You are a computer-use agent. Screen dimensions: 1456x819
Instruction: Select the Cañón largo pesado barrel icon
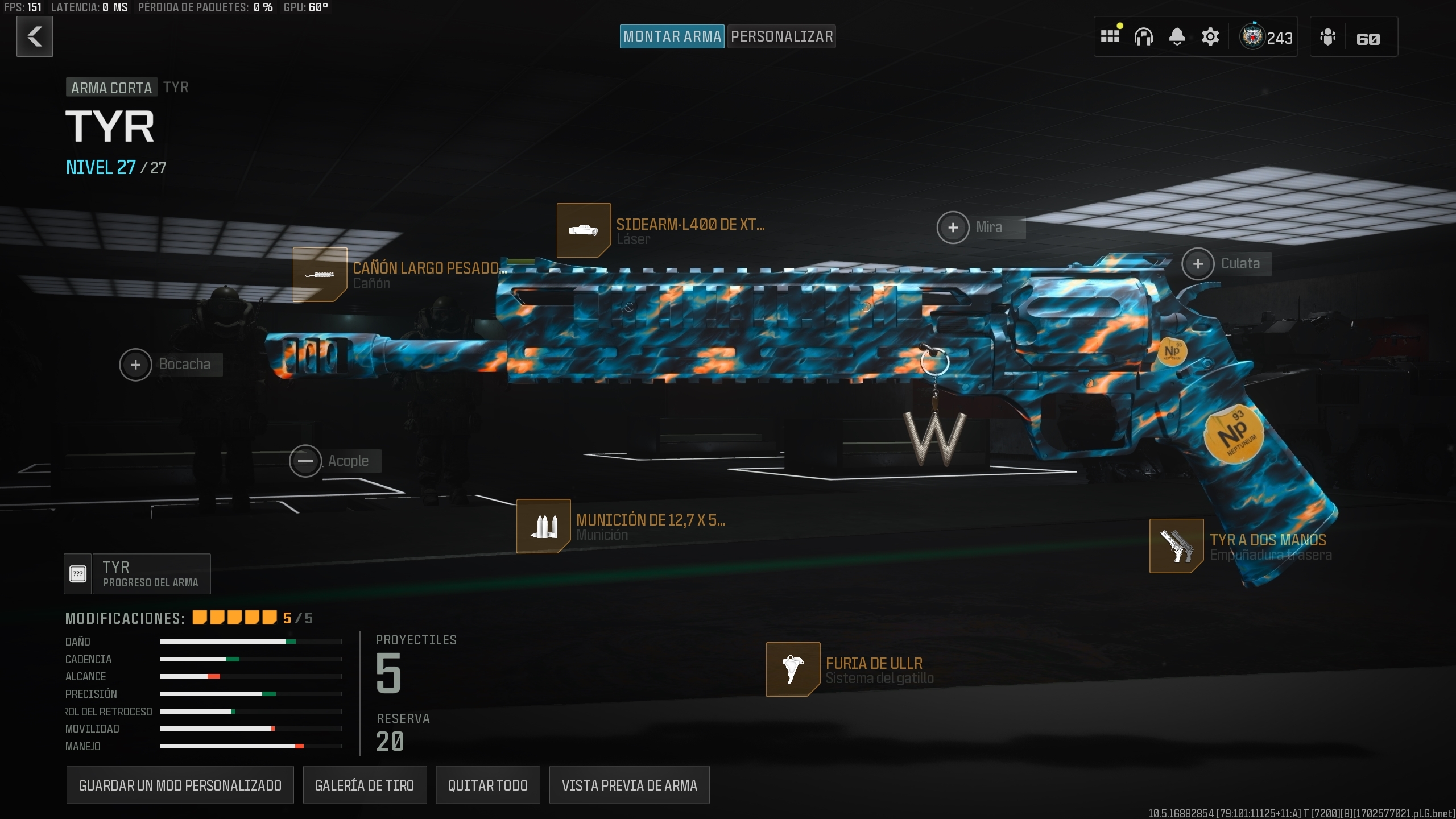[x=320, y=274]
